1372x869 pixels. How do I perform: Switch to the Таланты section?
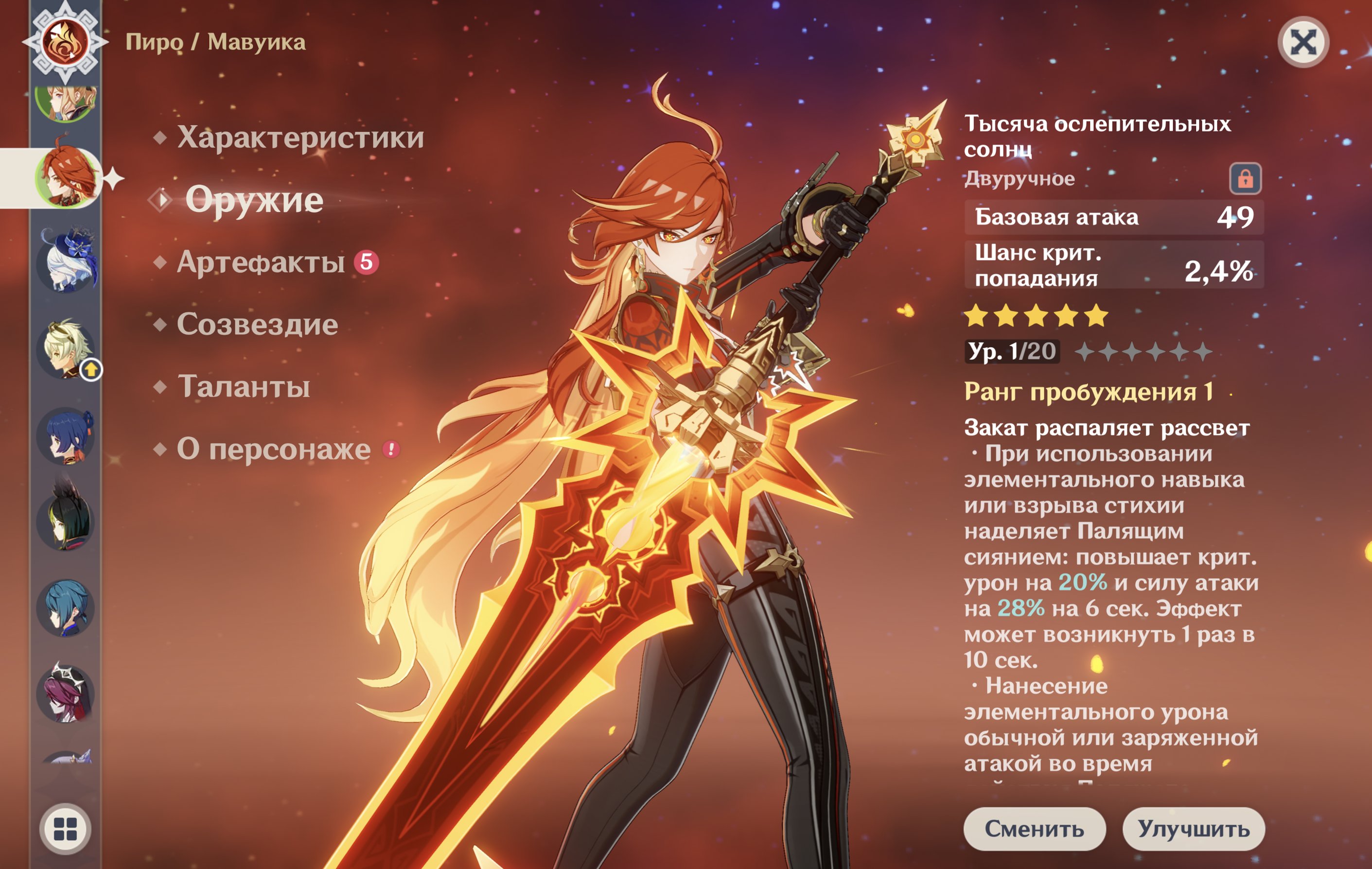(244, 387)
